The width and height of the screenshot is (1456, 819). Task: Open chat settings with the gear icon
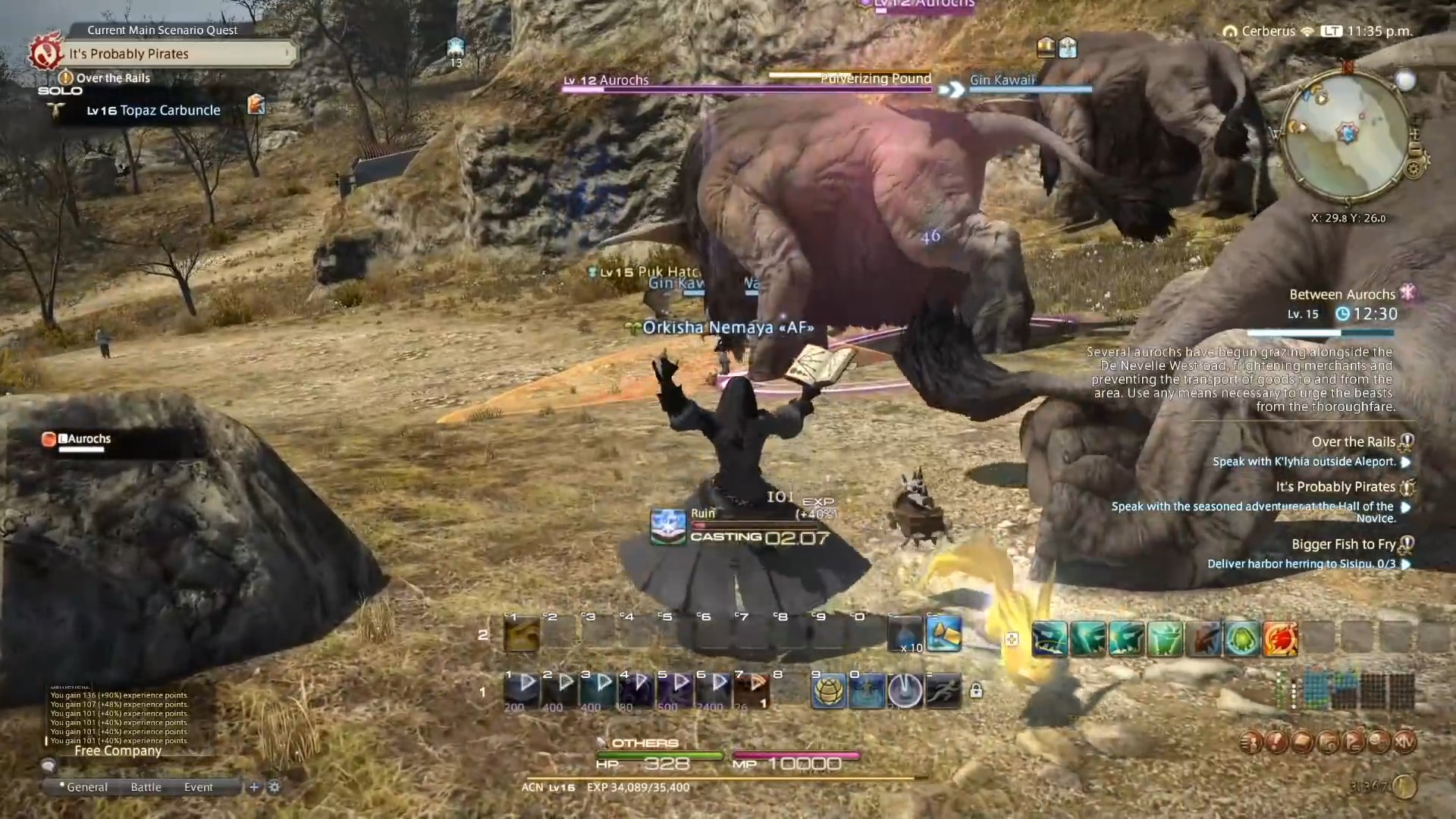click(275, 787)
